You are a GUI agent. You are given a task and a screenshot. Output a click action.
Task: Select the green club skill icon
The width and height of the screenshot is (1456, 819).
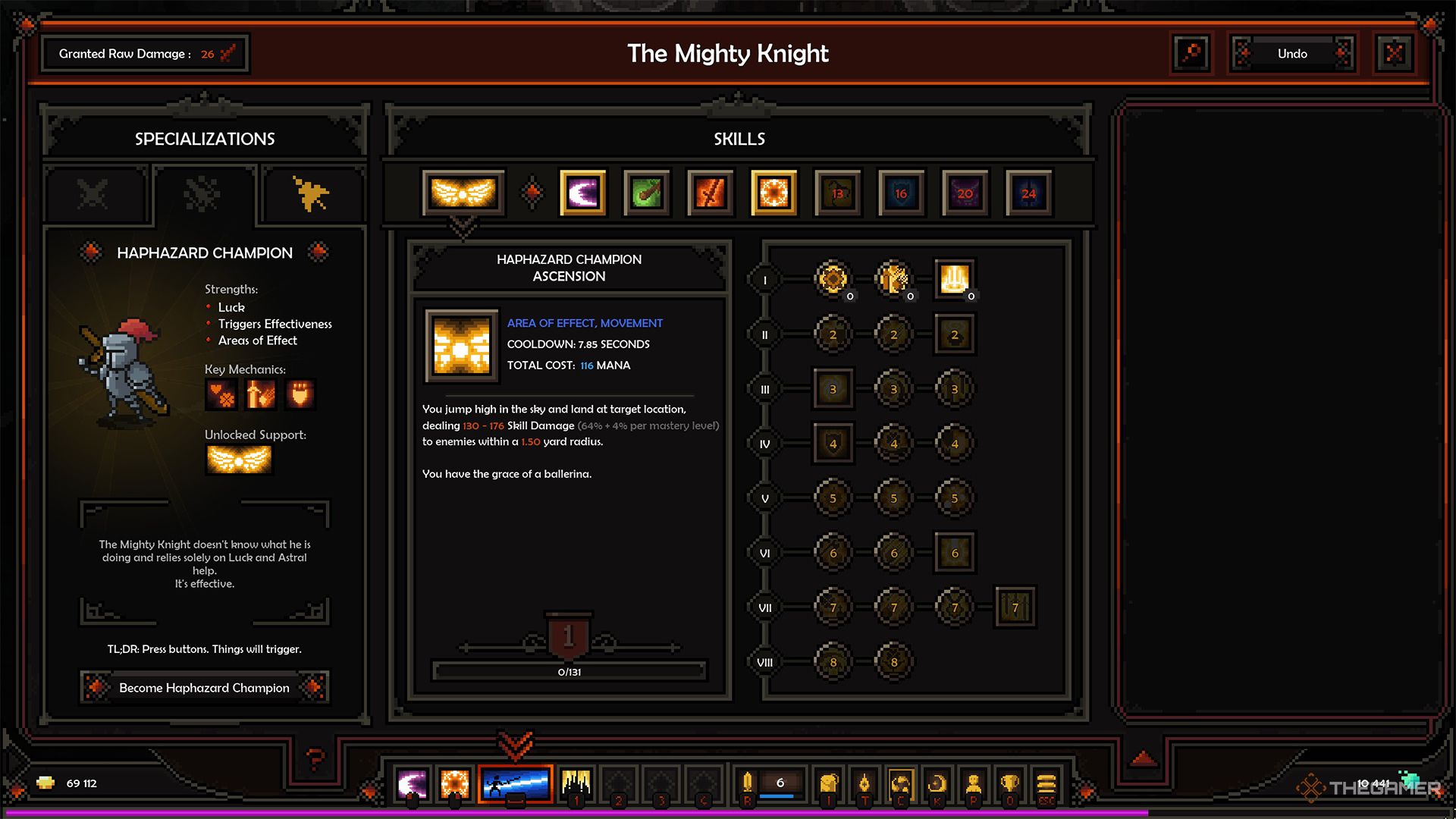click(646, 193)
